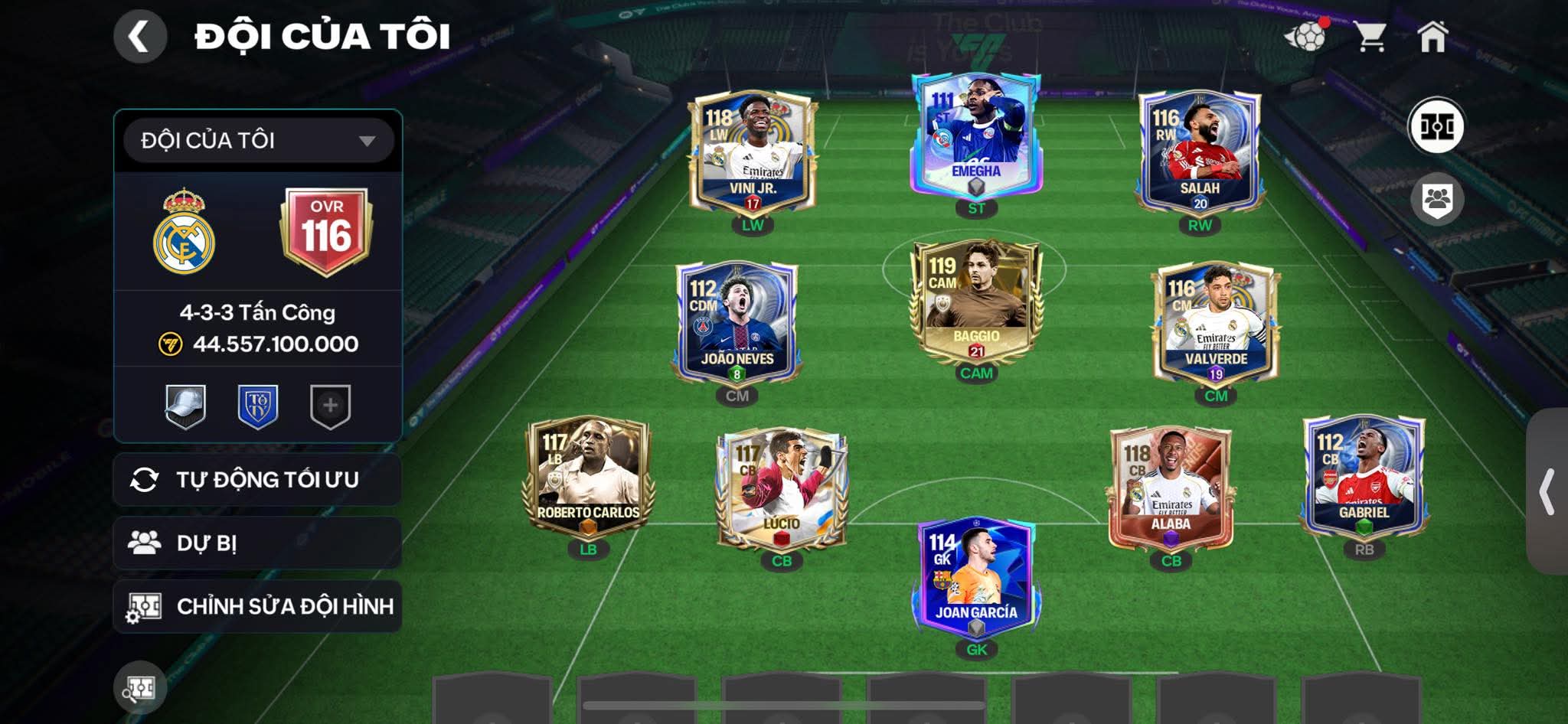Viewport: 1568px width, 724px height.
Task: Select the Vini Jr. LW card
Action: click(753, 154)
